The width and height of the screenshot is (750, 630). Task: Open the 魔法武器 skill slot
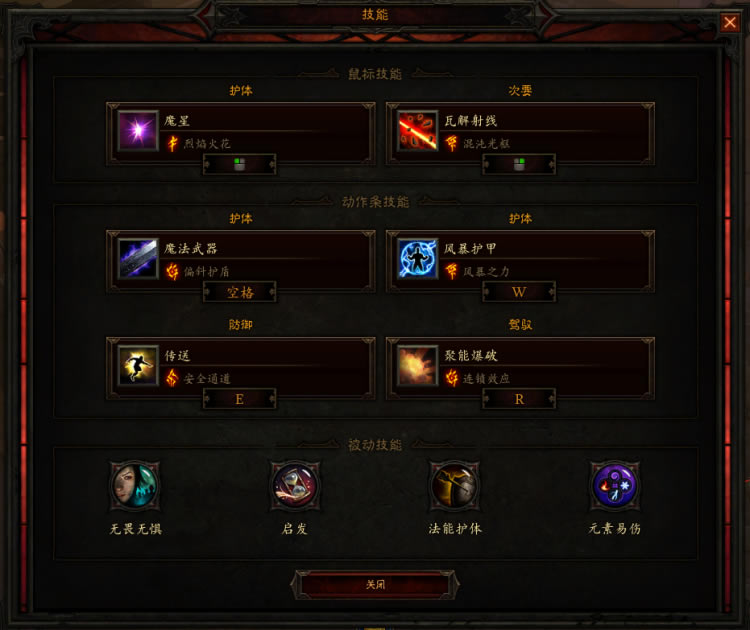[242, 260]
